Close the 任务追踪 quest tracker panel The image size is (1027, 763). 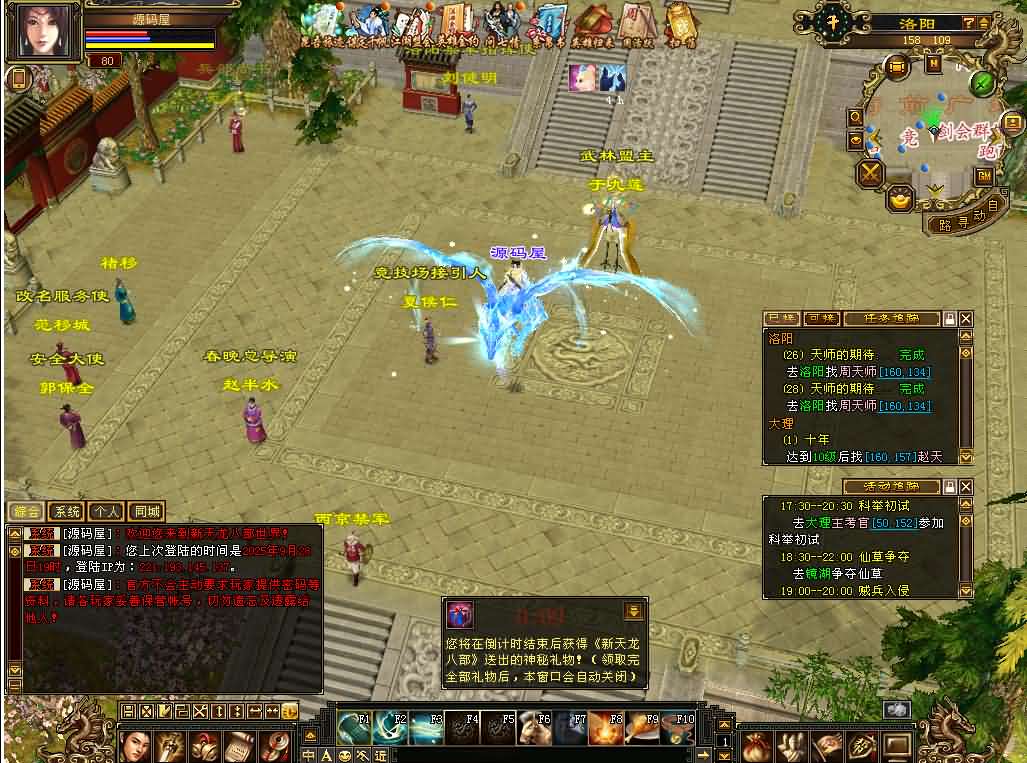966,318
